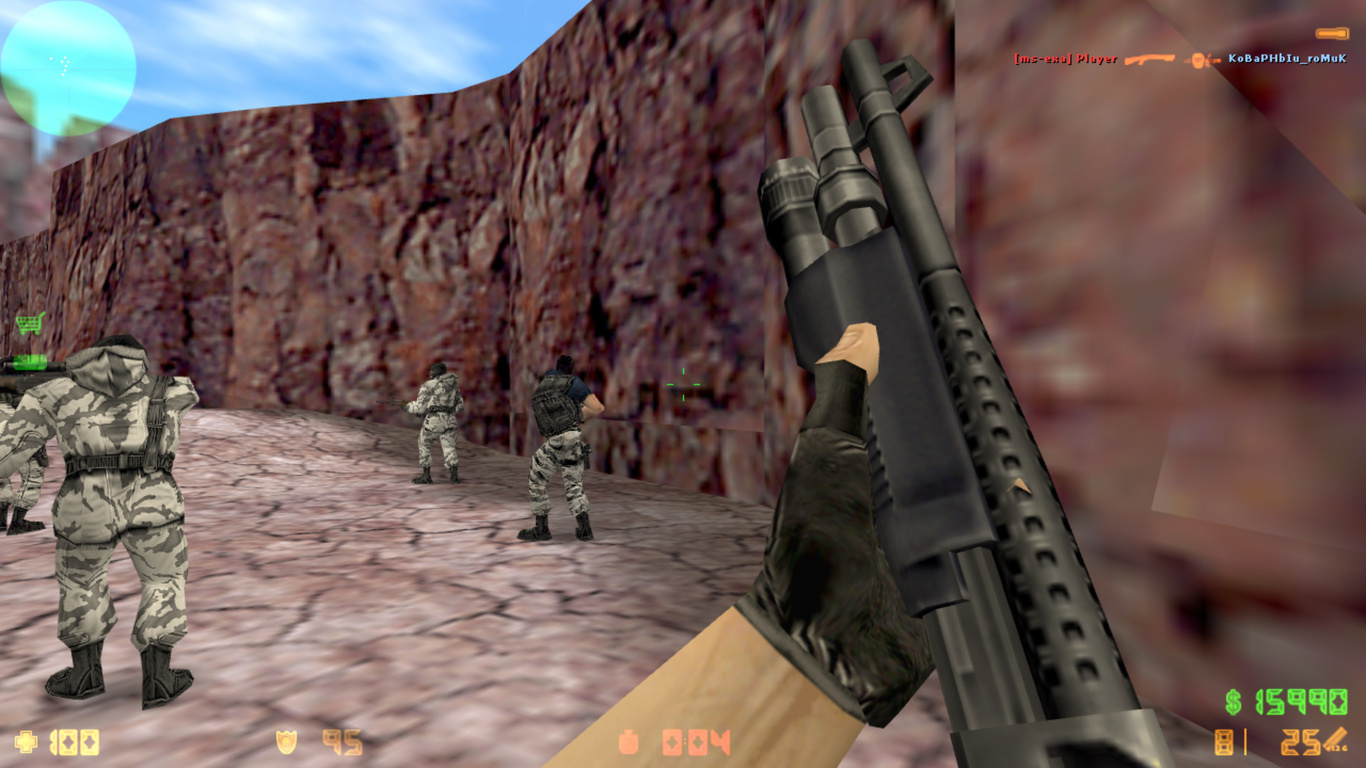Click the reserve ammo count 25
1366x768 pixels.
coord(1300,742)
